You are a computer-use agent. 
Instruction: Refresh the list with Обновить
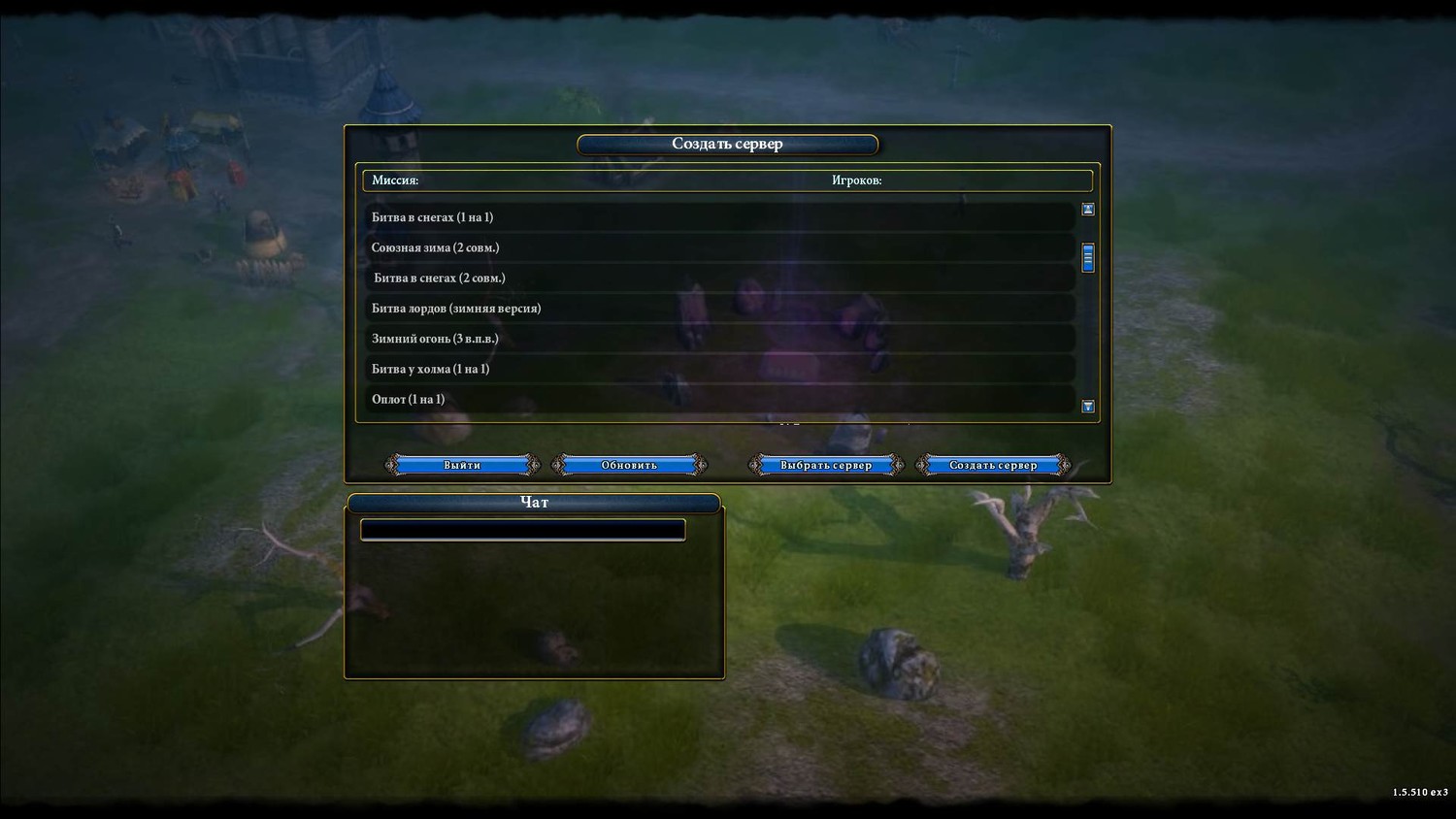[629, 466]
